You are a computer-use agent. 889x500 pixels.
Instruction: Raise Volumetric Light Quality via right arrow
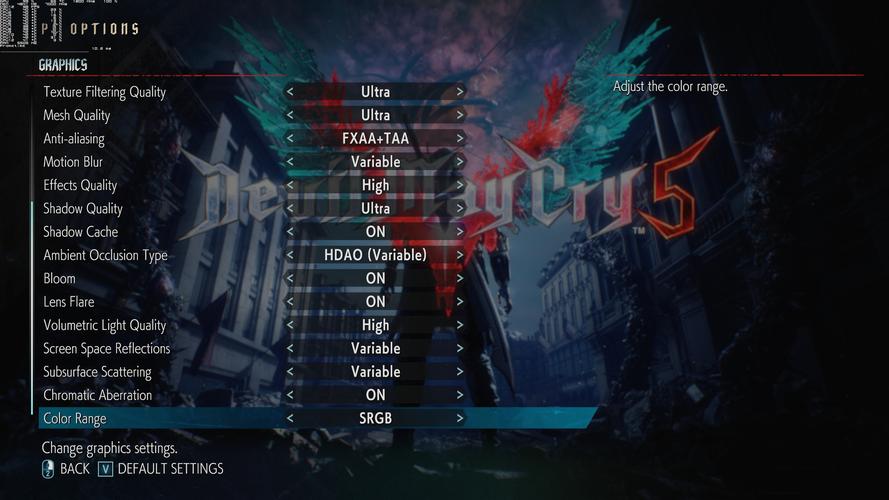pos(460,325)
